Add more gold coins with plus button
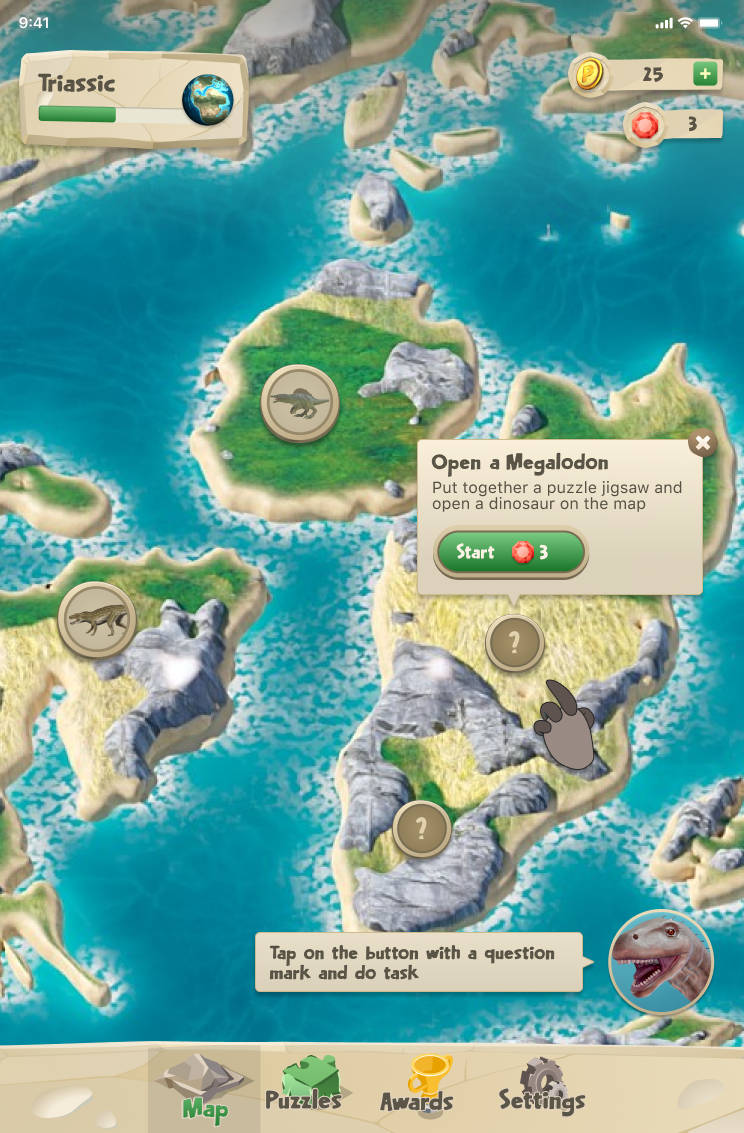Screen dimensions: 744x1133 pyautogui.click(x=705, y=74)
